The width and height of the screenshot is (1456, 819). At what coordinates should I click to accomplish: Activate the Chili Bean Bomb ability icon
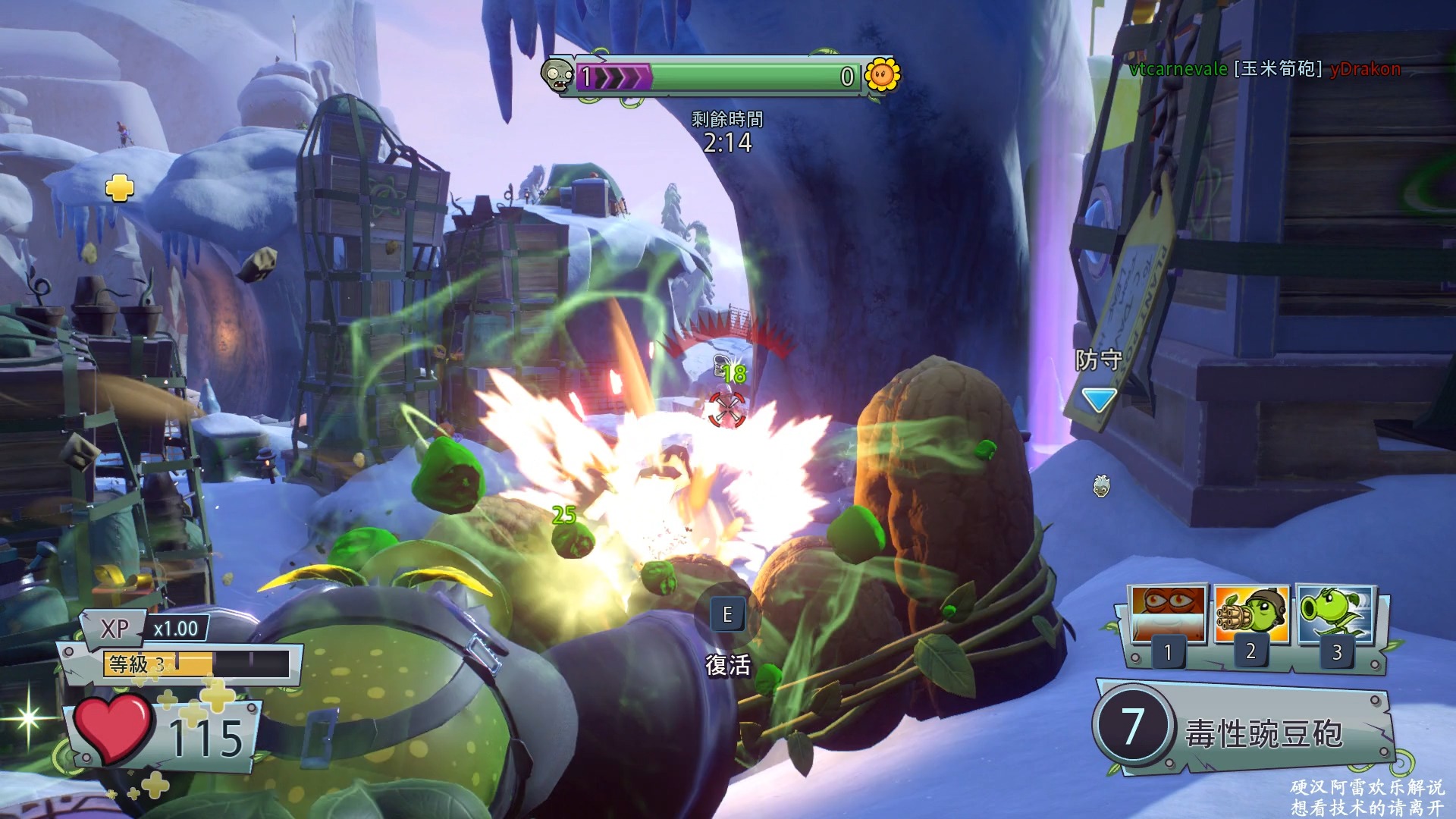pyautogui.click(x=1167, y=613)
